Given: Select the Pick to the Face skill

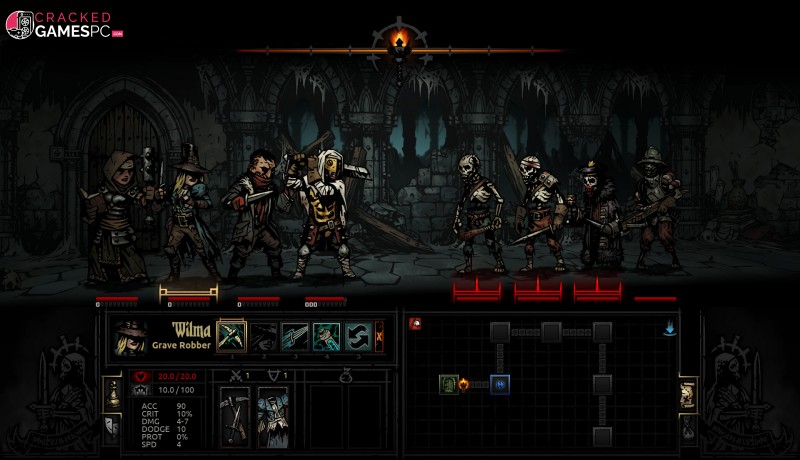Looking at the screenshot, I should (231, 336).
